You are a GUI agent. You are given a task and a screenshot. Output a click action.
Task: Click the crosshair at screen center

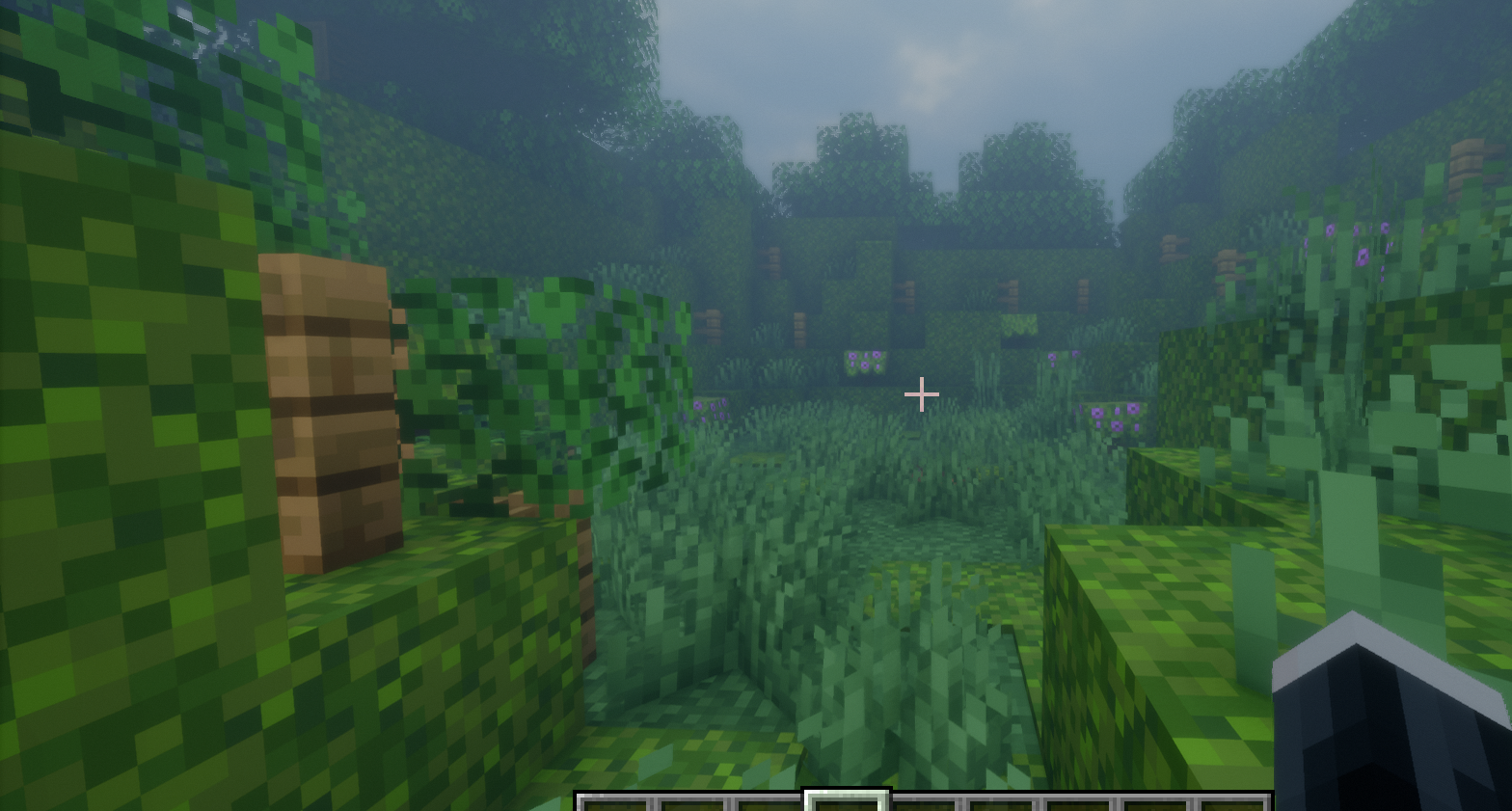point(921,392)
